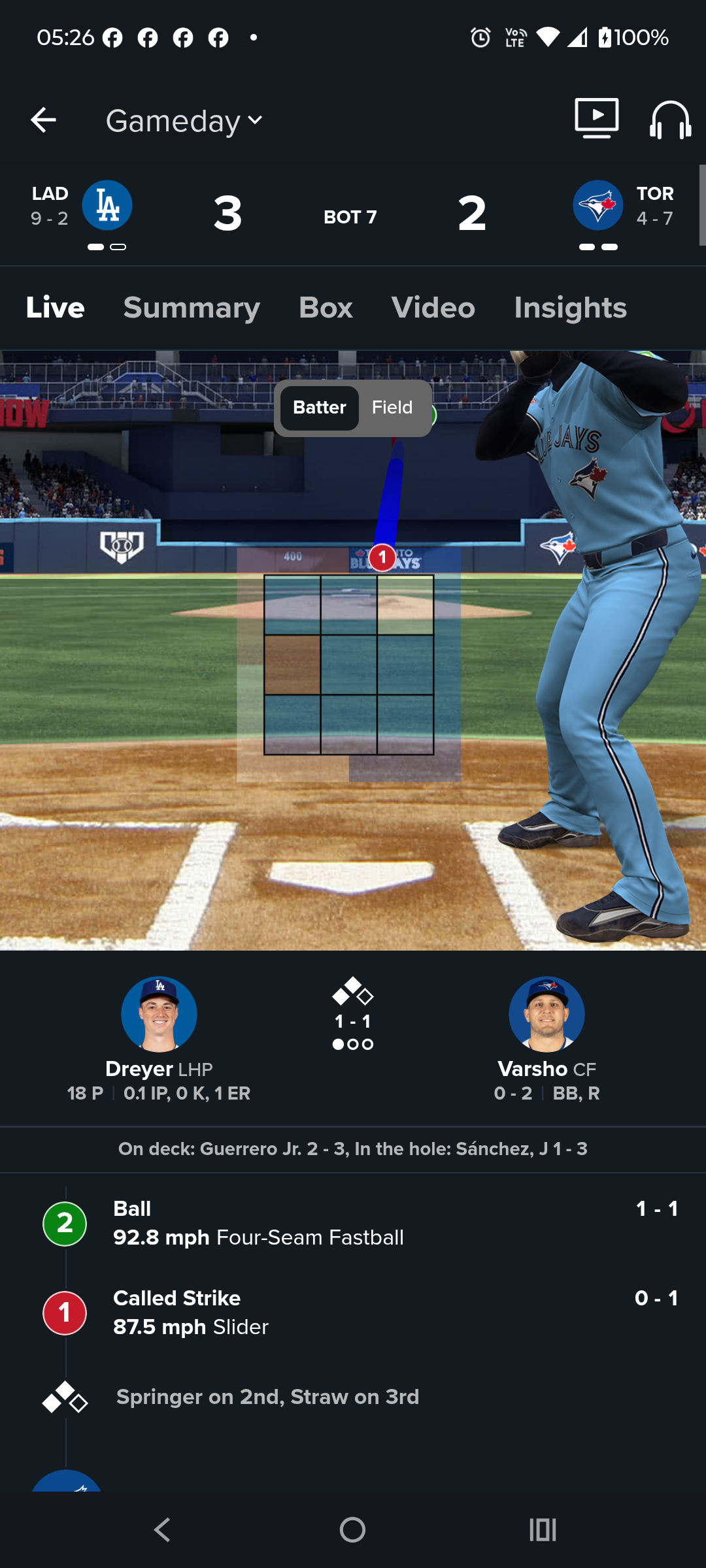
Task: Select the Live tab
Action: (56, 308)
